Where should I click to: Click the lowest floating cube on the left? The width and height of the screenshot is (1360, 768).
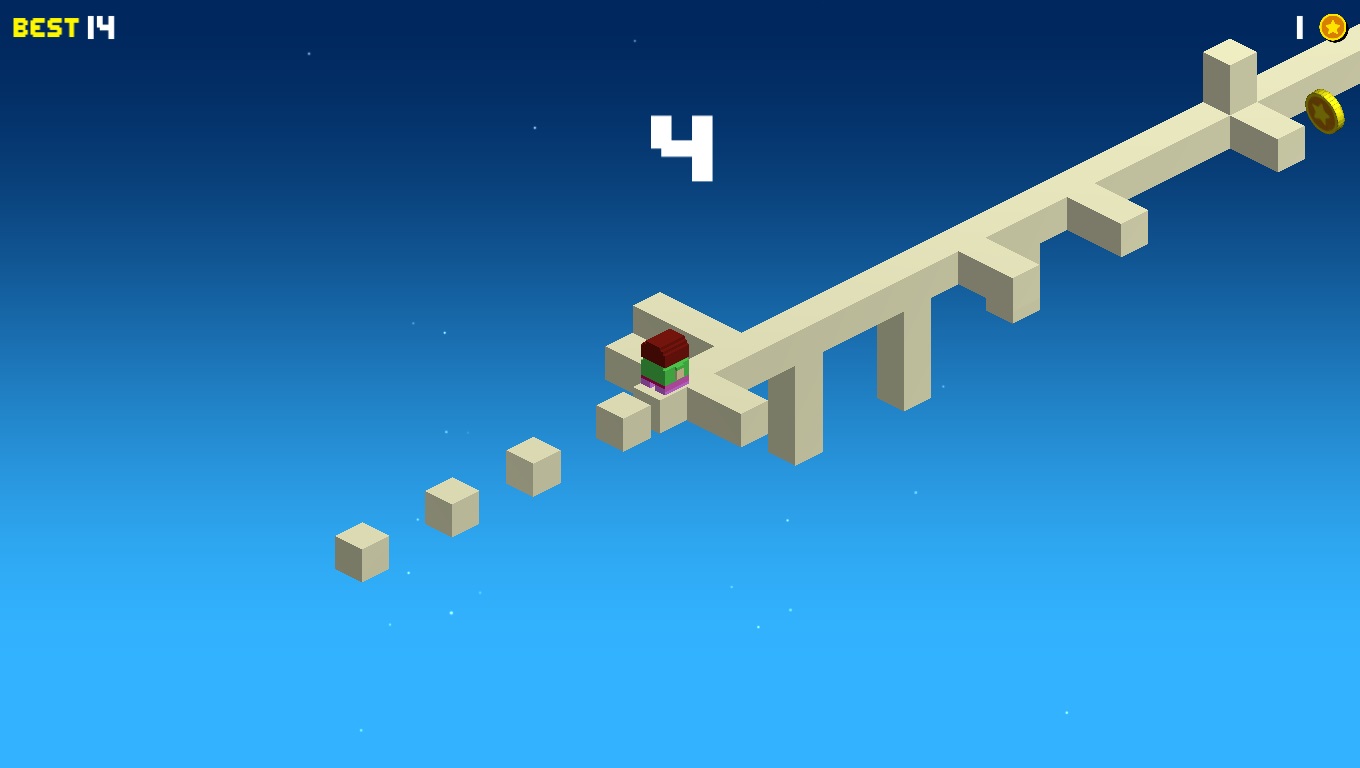(x=360, y=551)
